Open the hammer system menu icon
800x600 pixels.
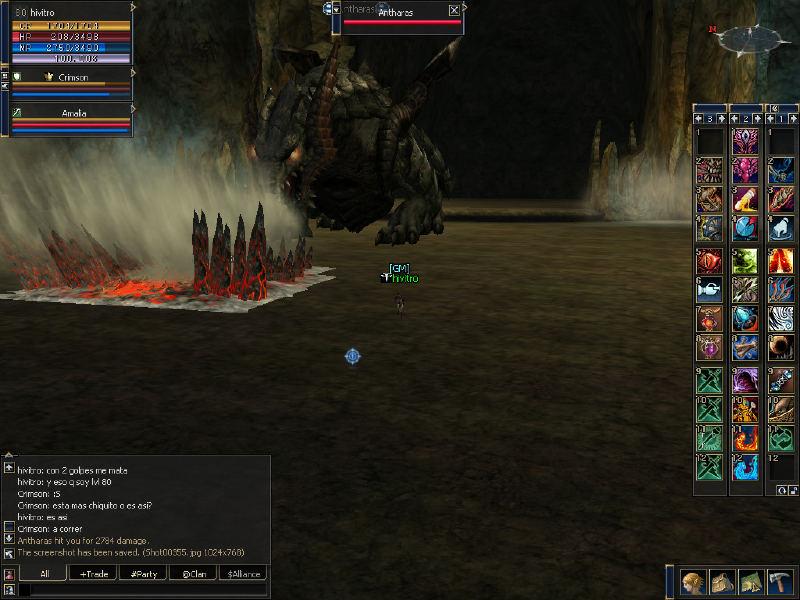pos(780,581)
